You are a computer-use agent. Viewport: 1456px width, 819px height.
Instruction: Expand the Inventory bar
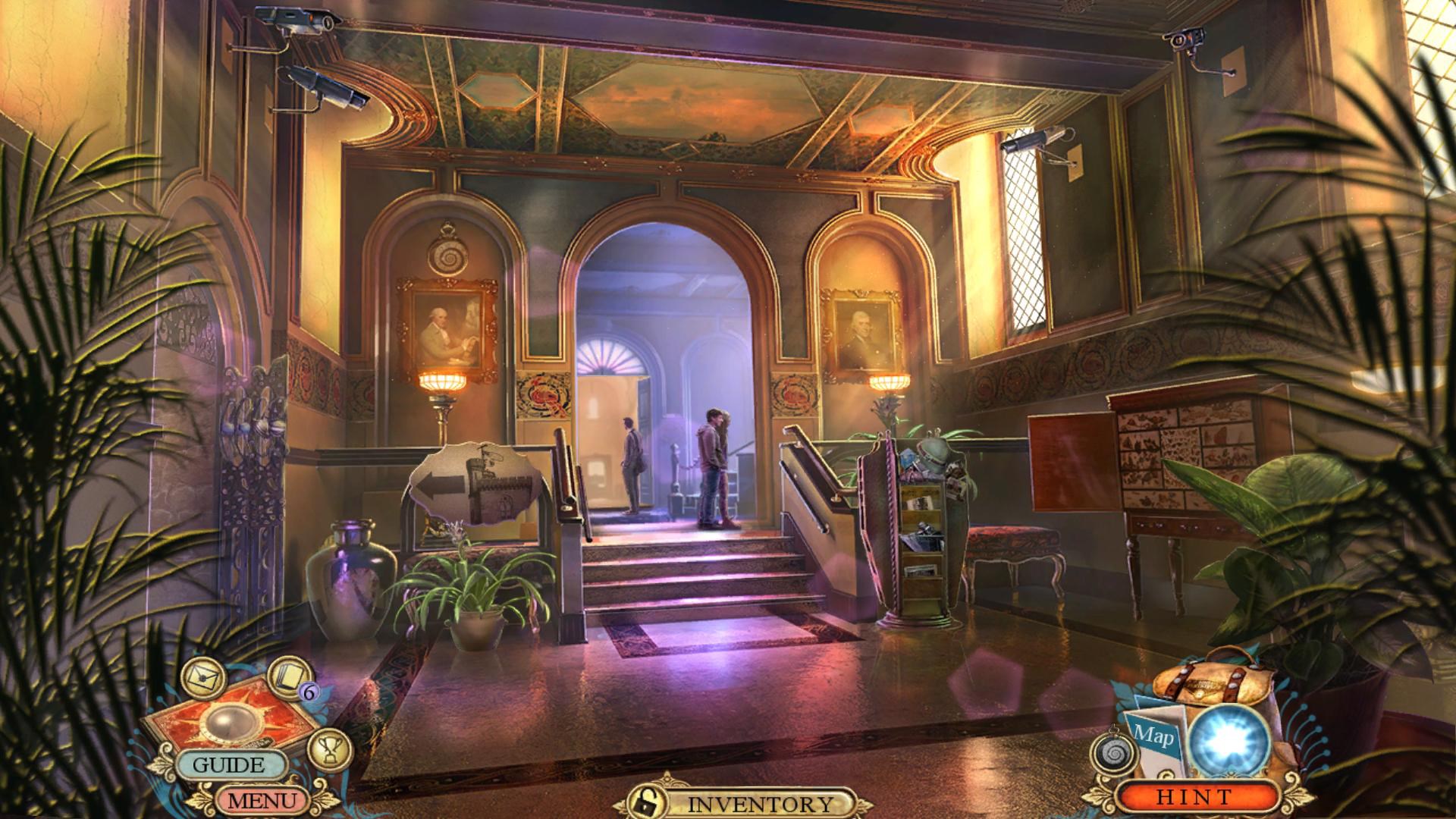[758, 804]
